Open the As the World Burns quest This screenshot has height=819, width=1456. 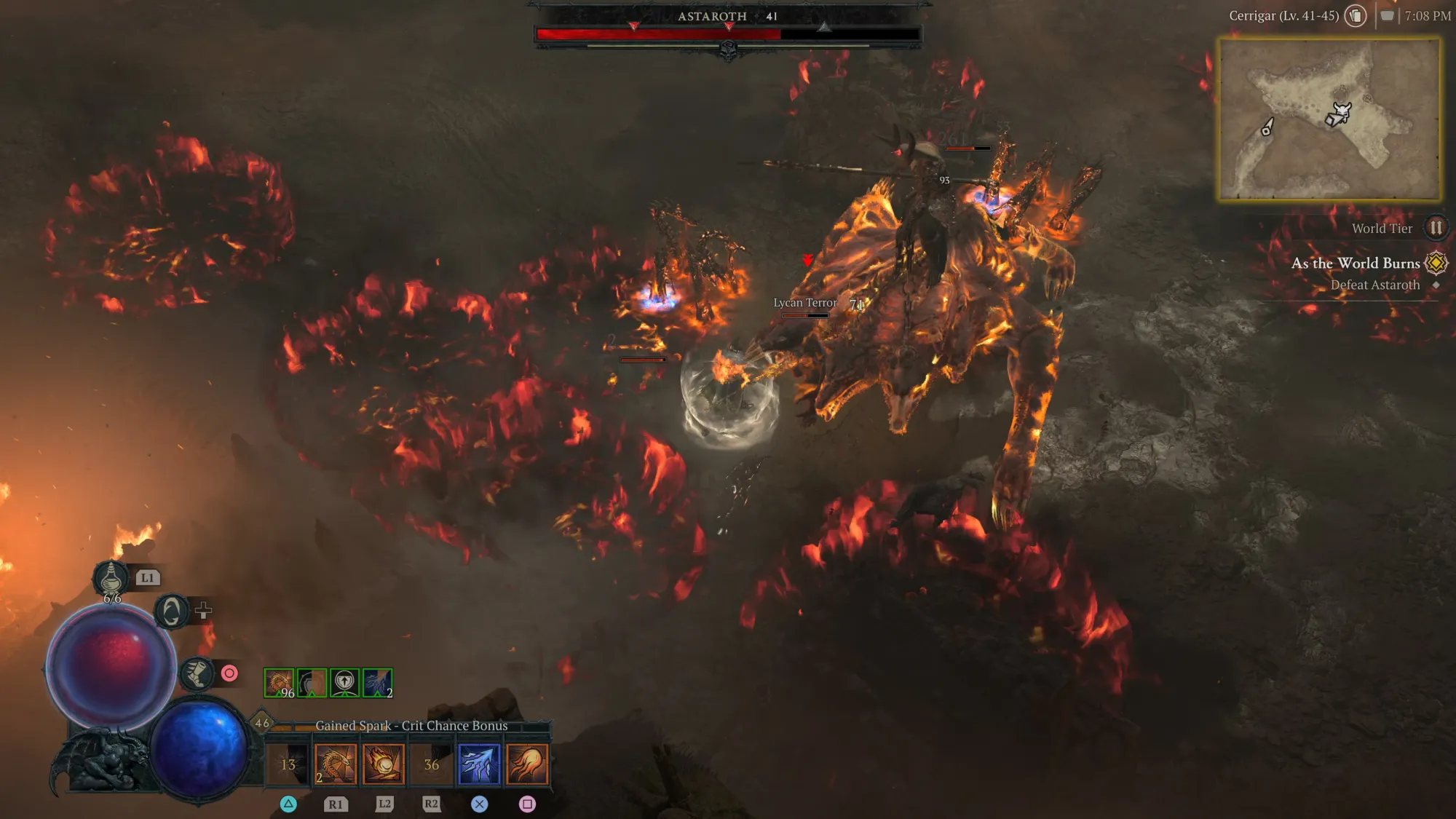tap(1356, 264)
